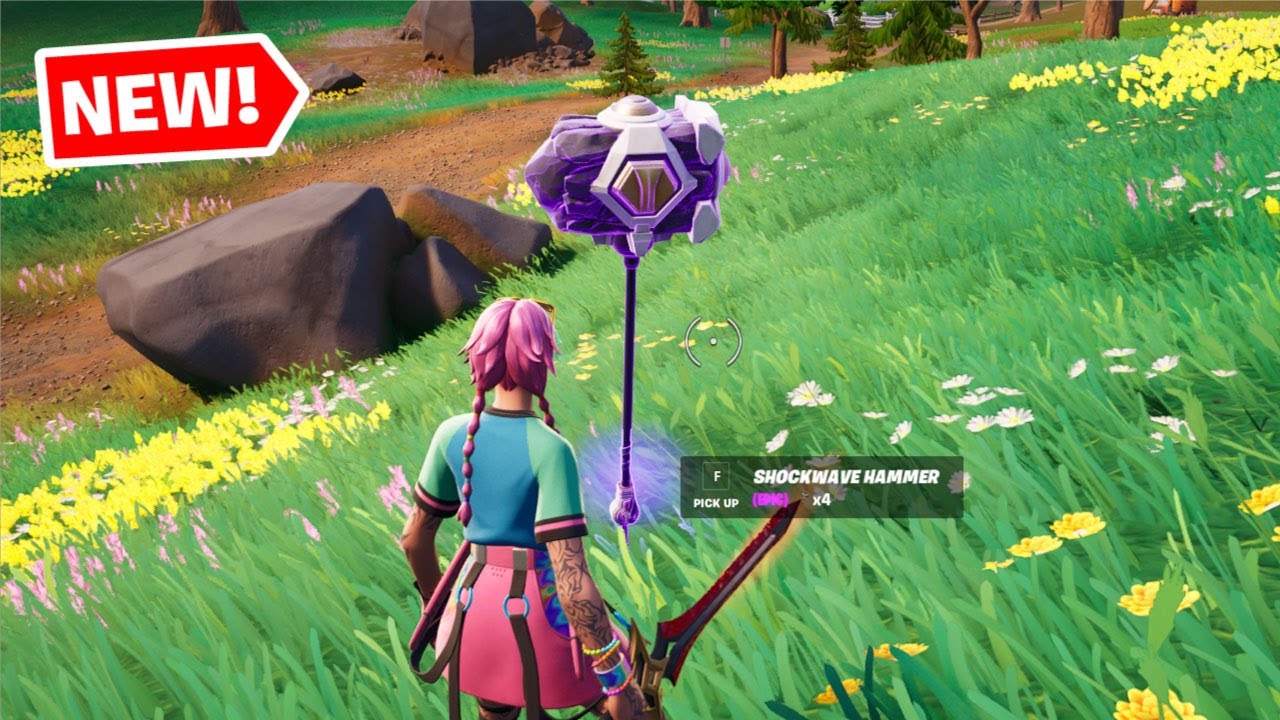Click the character's pink braided hair
Image resolution: width=1280 pixels, height=720 pixels.
click(x=510, y=345)
